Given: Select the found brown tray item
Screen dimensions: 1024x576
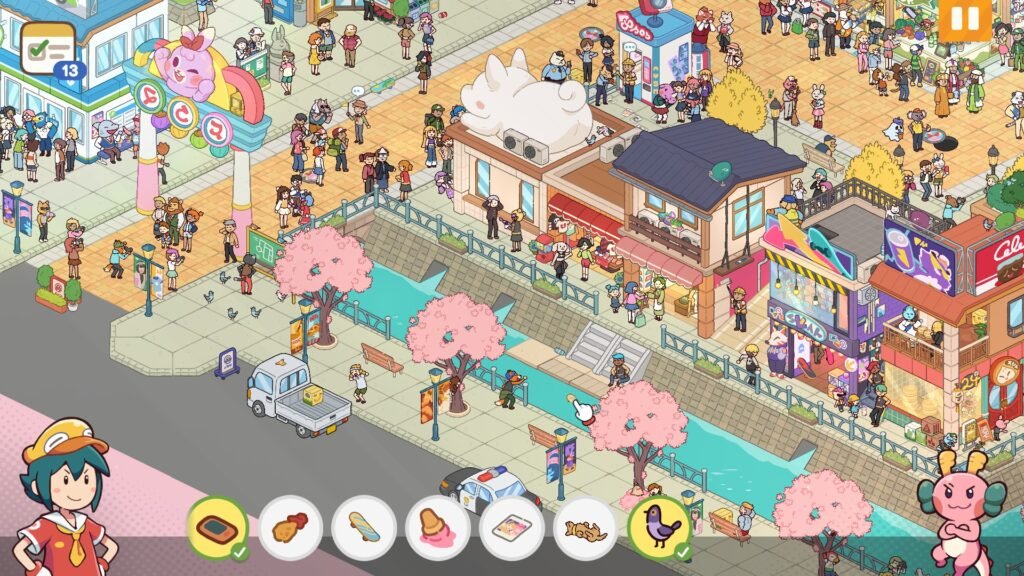Looking at the screenshot, I should click(x=216, y=526).
